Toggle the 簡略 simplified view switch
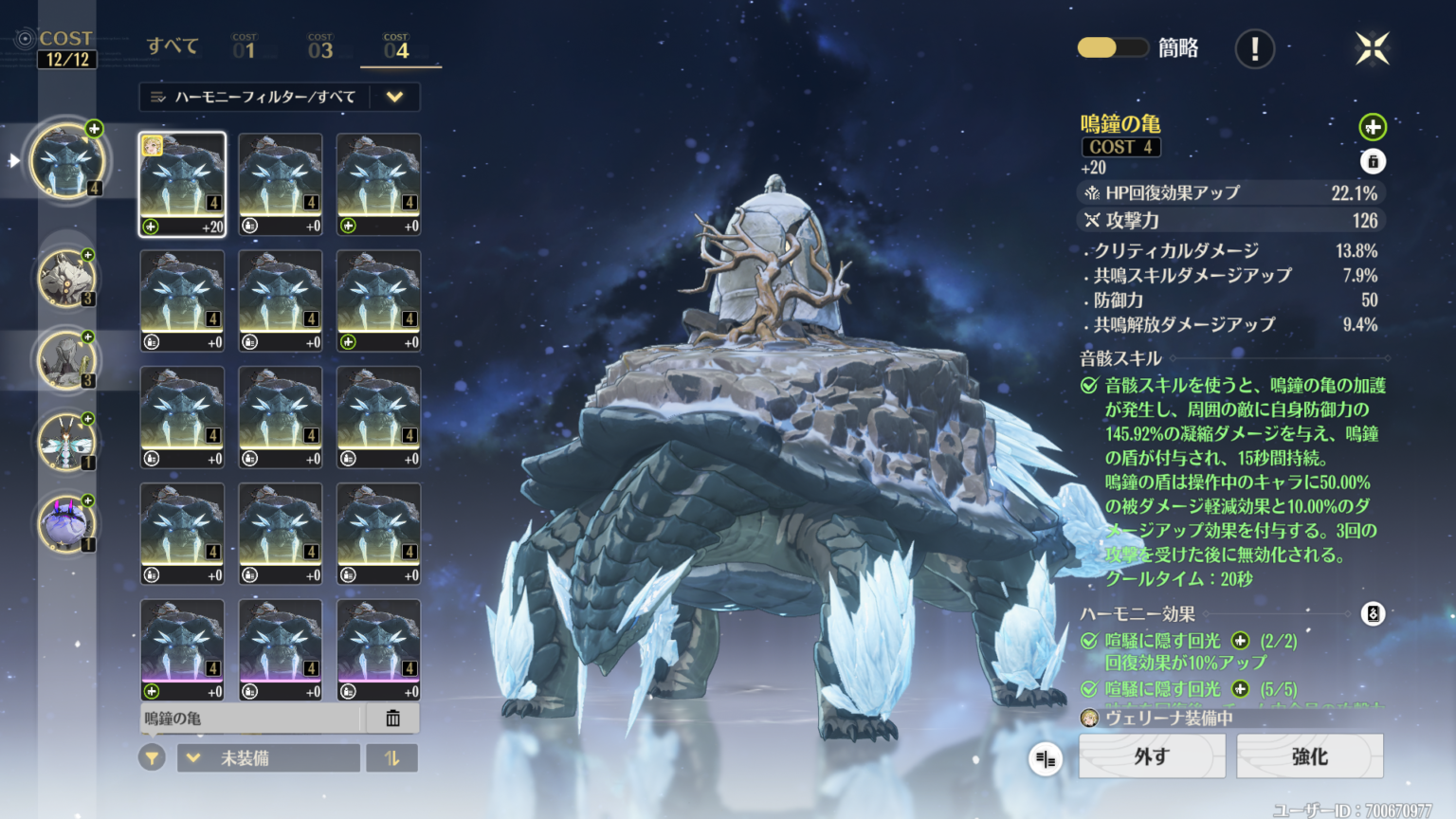The height and width of the screenshot is (819, 1456). (x=1112, y=47)
